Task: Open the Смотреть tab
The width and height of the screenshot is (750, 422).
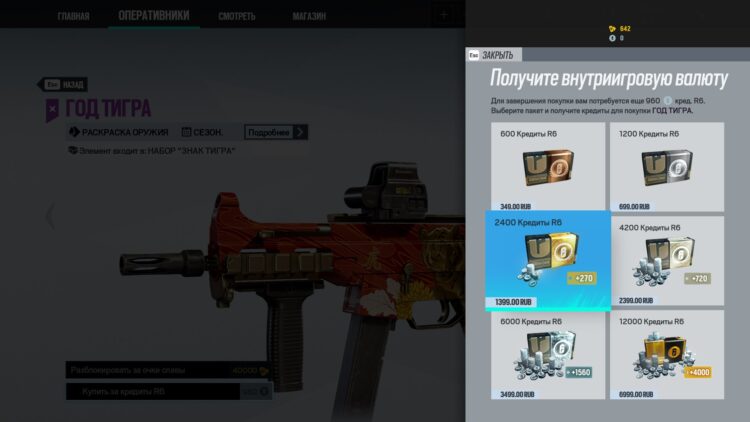Action: pos(236,16)
